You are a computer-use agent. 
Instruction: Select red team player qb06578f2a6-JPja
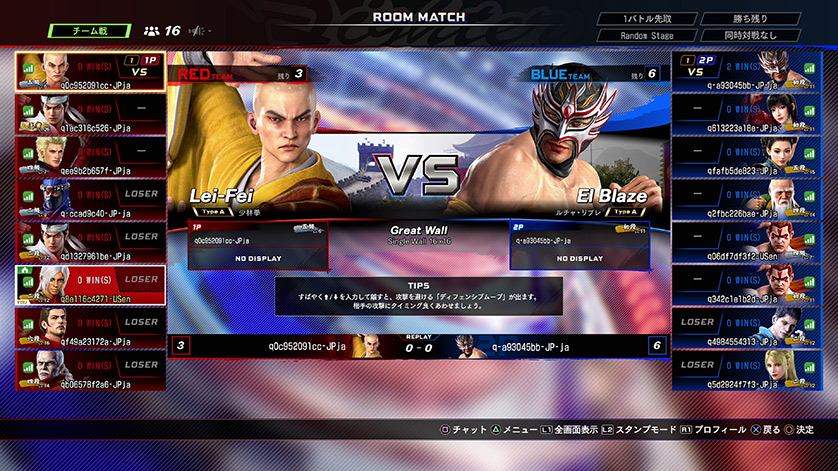tap(89, 371)
